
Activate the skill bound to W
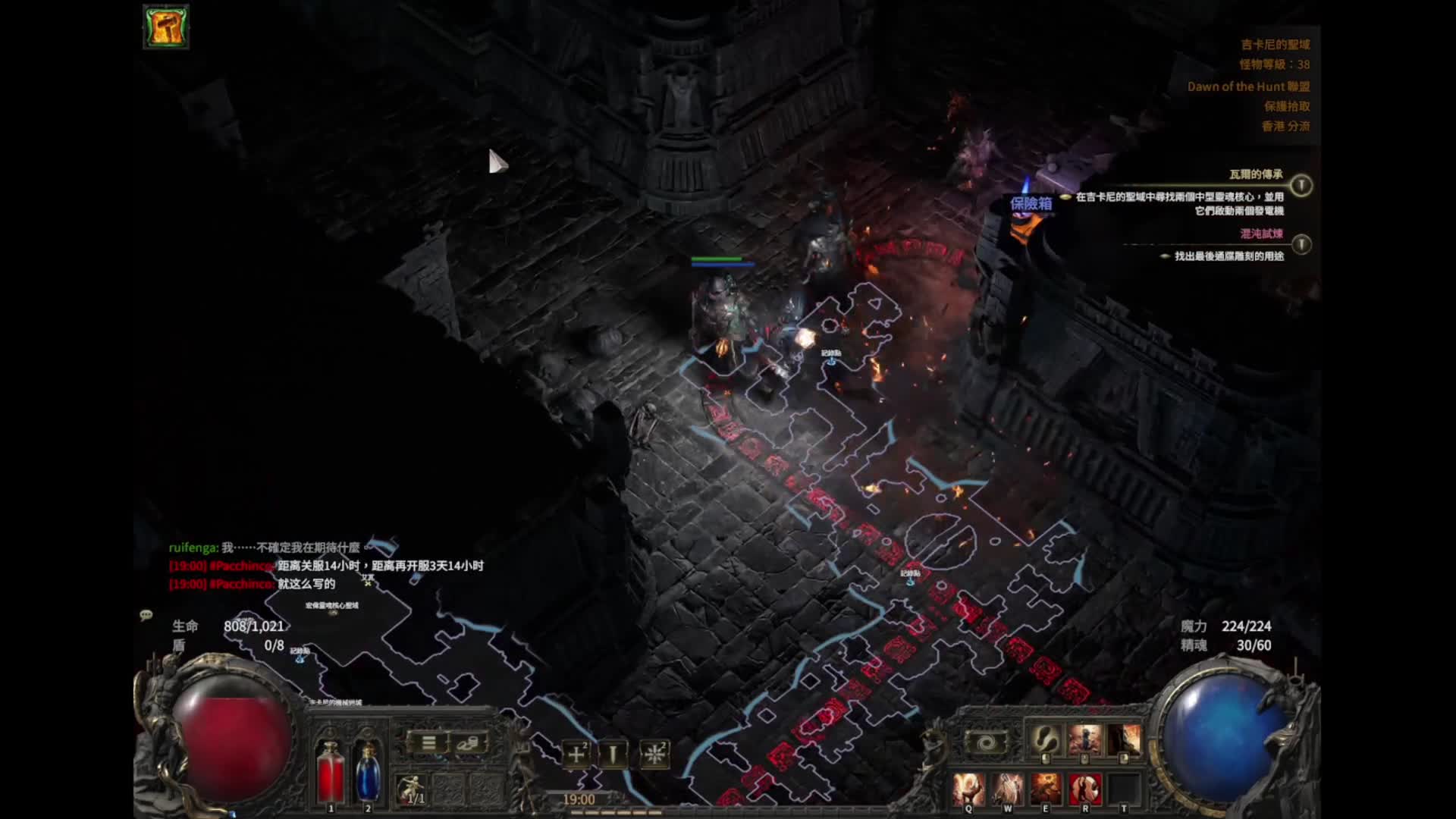(x=1007, y=789)
